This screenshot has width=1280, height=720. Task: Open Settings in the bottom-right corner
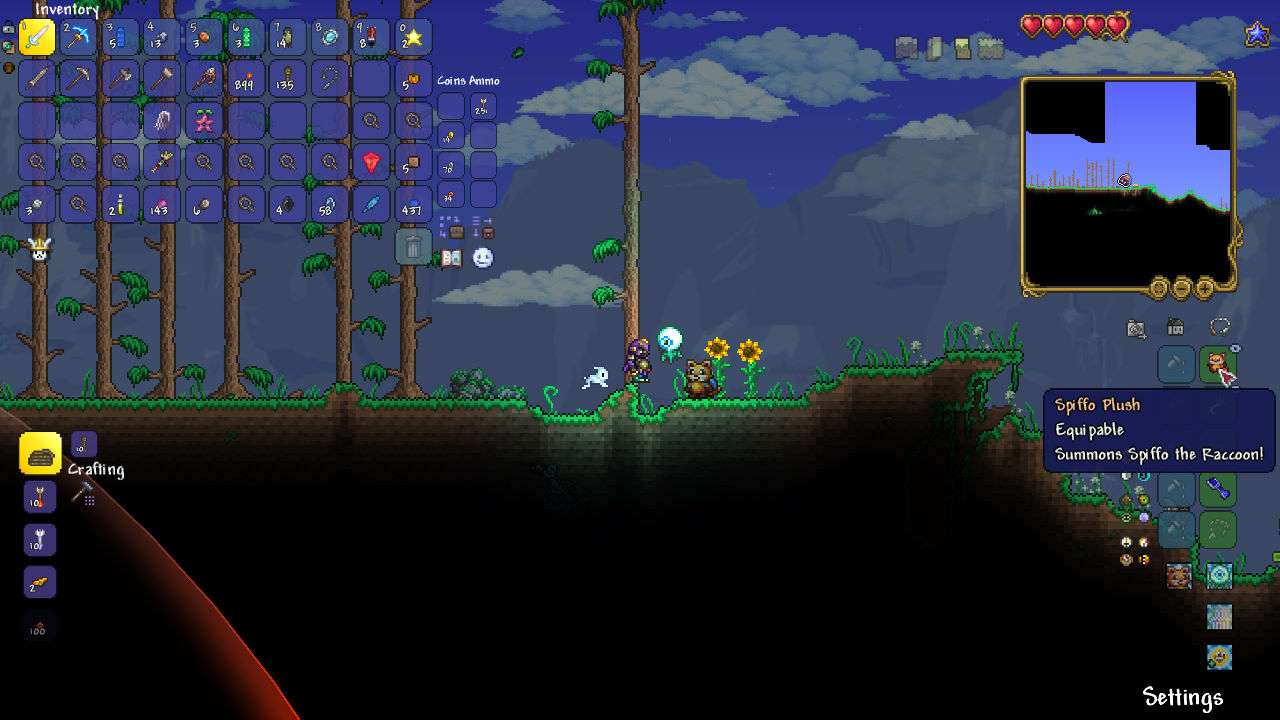[x=1184, y=697]
